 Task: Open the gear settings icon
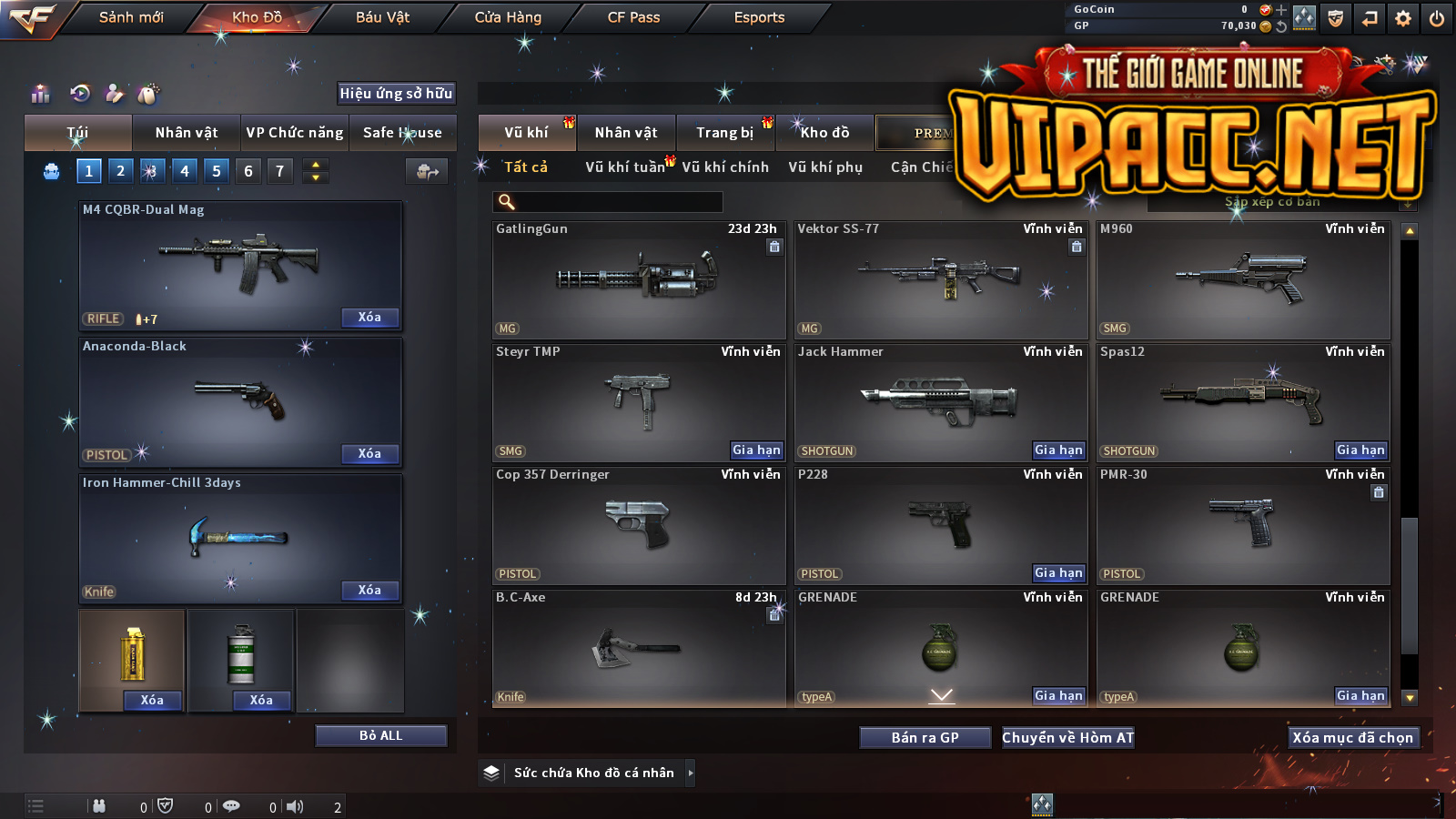click(1403, 18)
